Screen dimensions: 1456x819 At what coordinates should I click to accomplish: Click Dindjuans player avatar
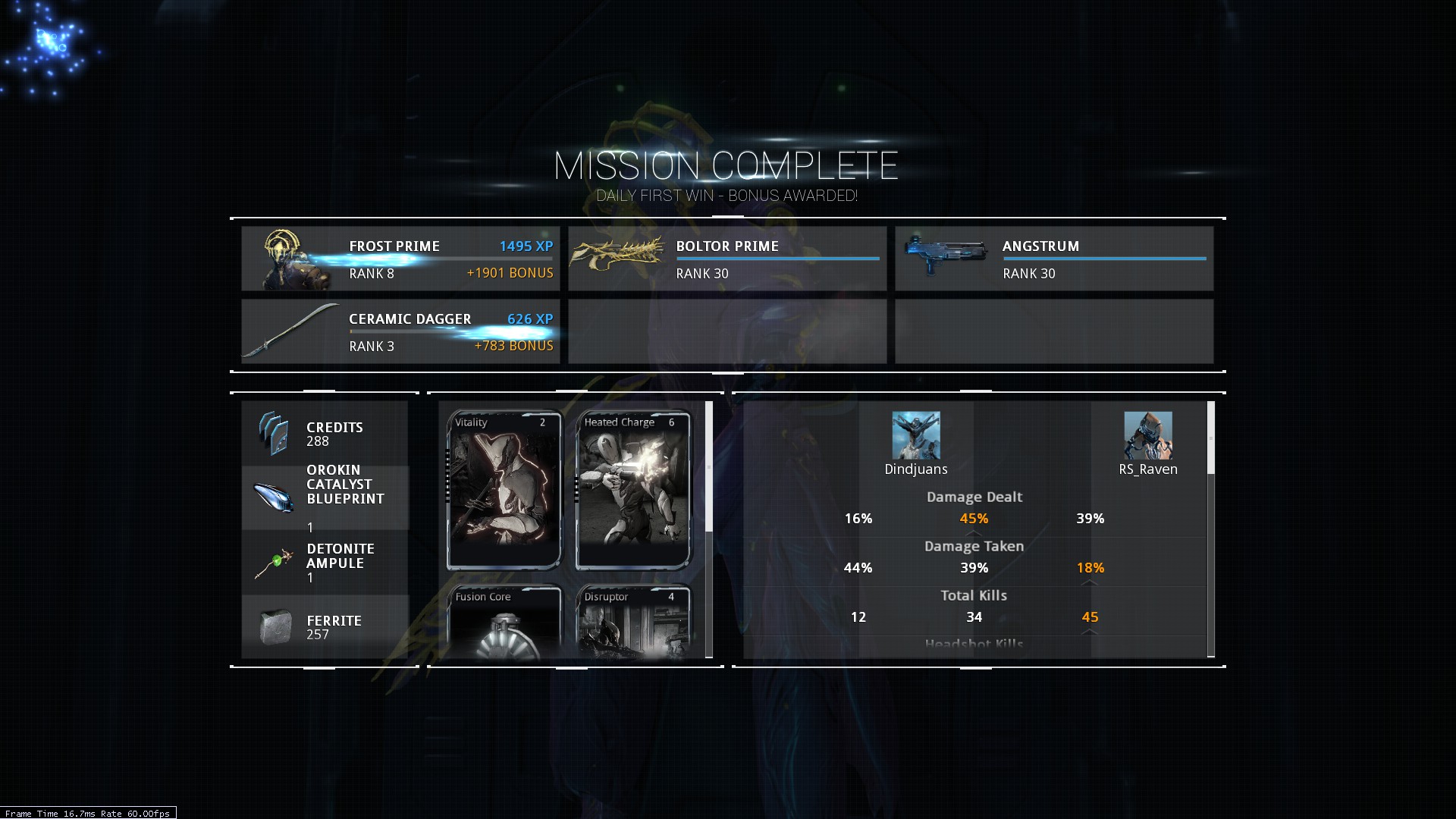pos(916,435)
